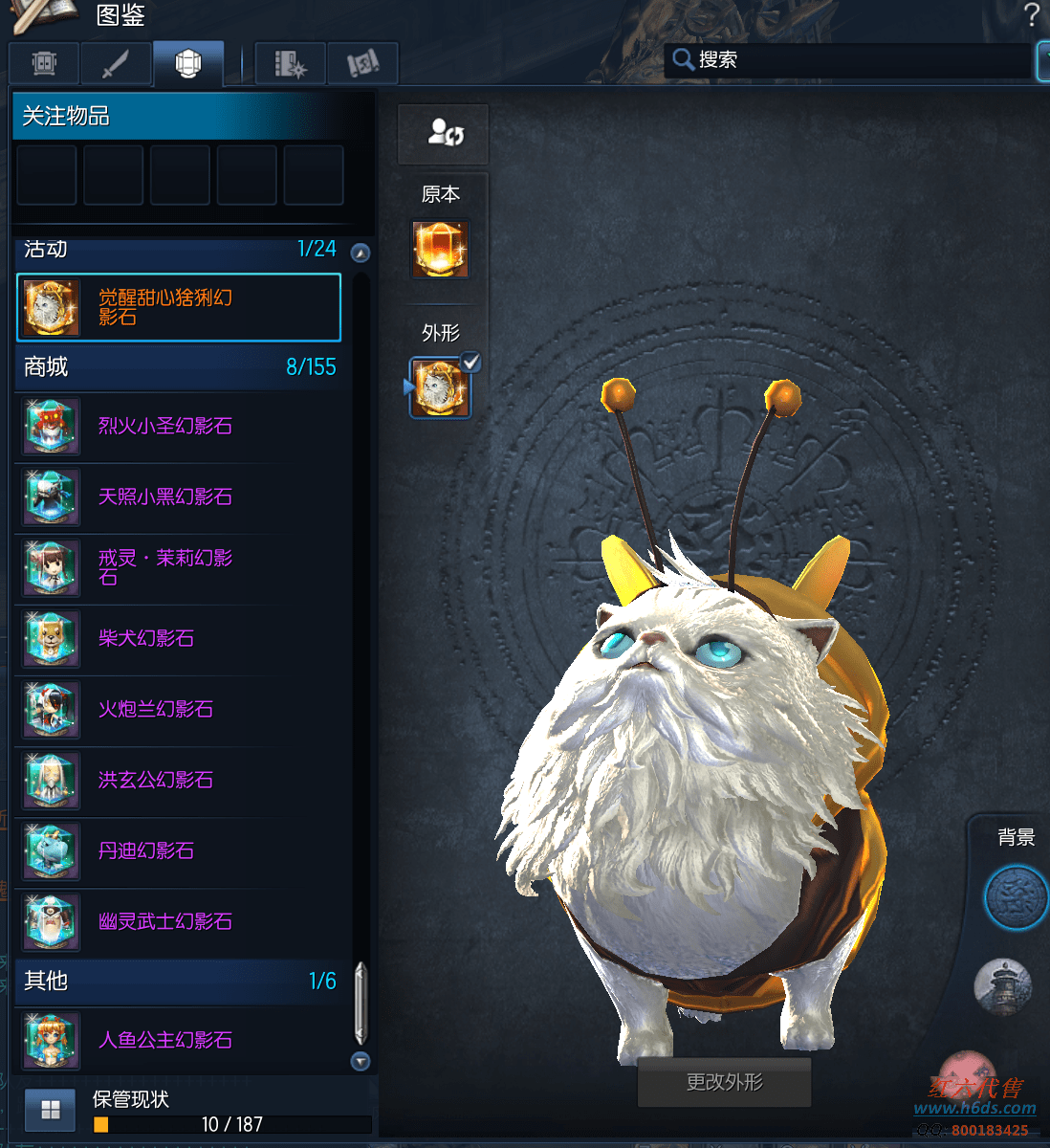Select 觉醒甜心猪猁幻影石 list entry

[x=179, y=307]
